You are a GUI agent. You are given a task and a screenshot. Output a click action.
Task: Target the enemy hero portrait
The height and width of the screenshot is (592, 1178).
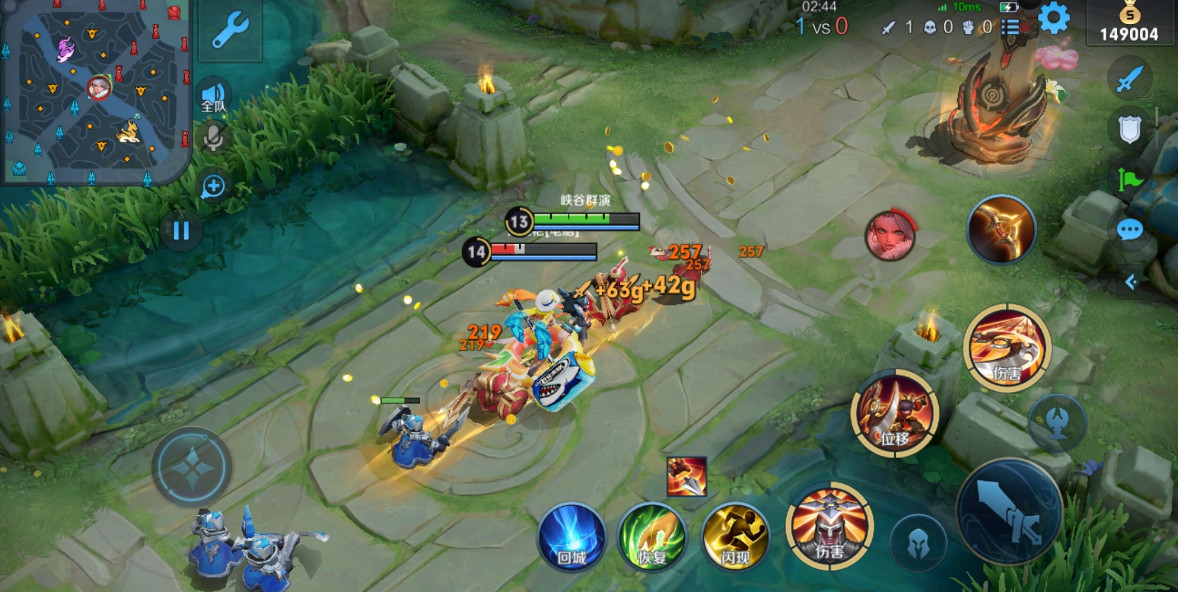(x=889, y=236)
